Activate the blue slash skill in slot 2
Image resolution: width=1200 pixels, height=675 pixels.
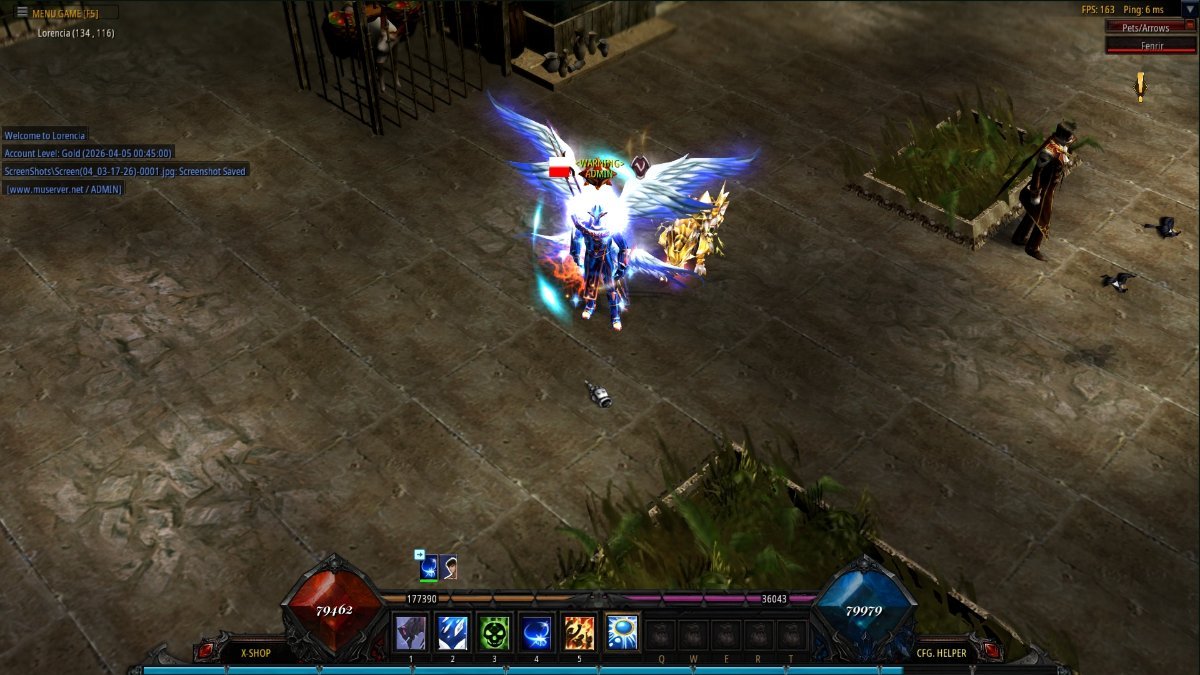453,633
